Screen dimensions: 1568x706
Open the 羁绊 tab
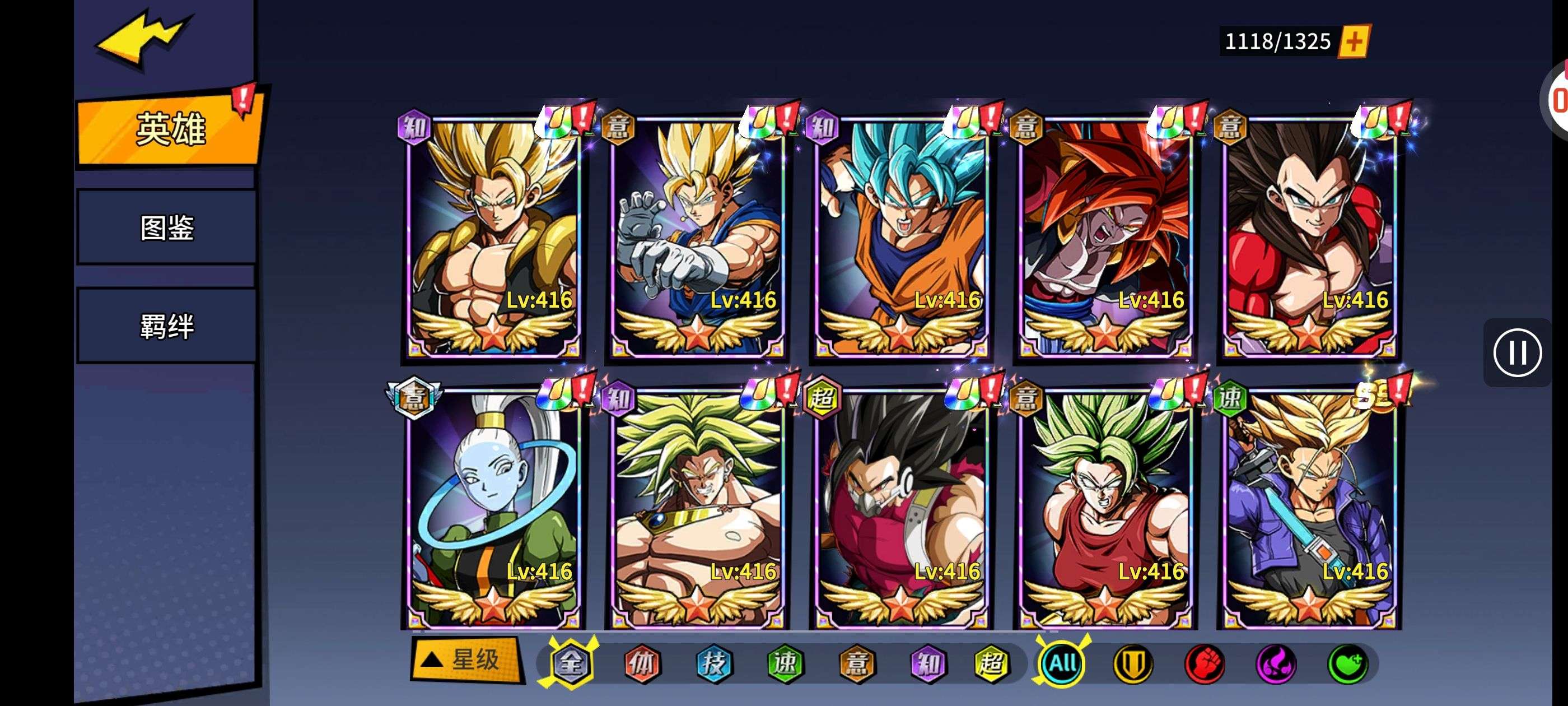(x=167, y=326)
